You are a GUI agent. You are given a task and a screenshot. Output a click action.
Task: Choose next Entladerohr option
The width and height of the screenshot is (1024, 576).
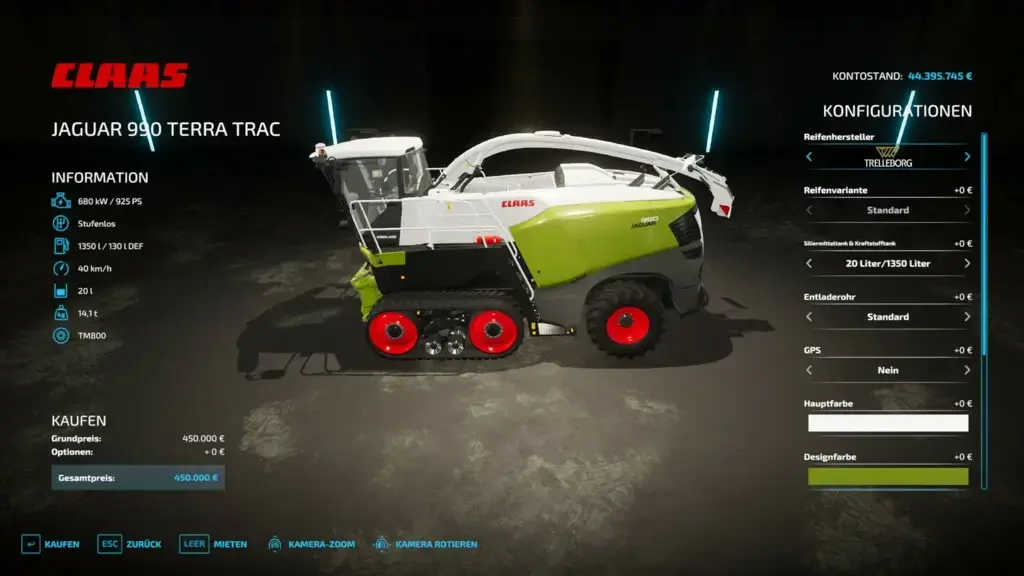click(x=967, y=317)
